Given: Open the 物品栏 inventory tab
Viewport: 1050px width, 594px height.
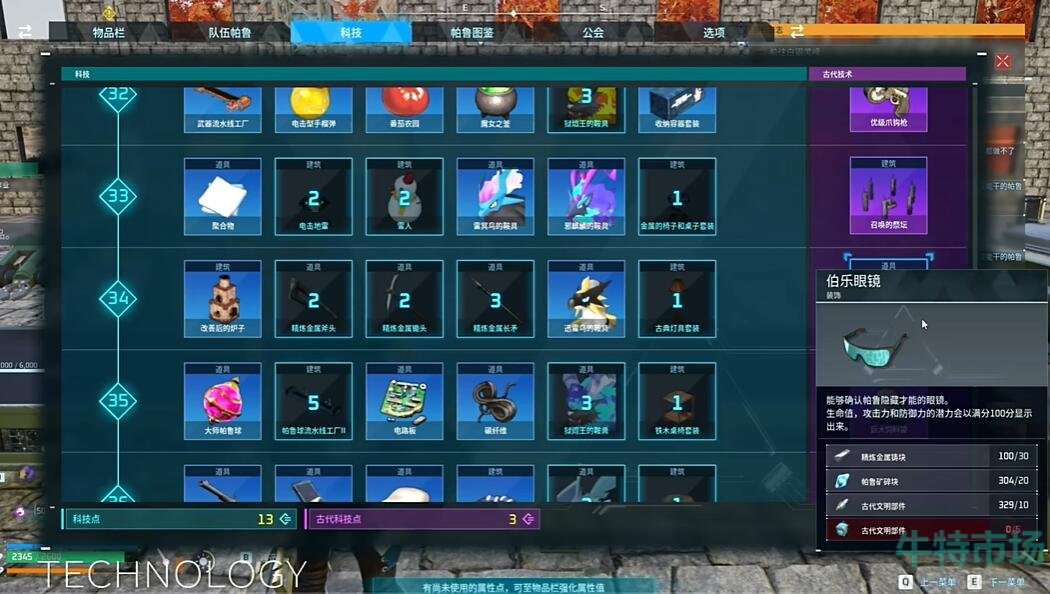Looking at the screenshot, I should (109, 32).
